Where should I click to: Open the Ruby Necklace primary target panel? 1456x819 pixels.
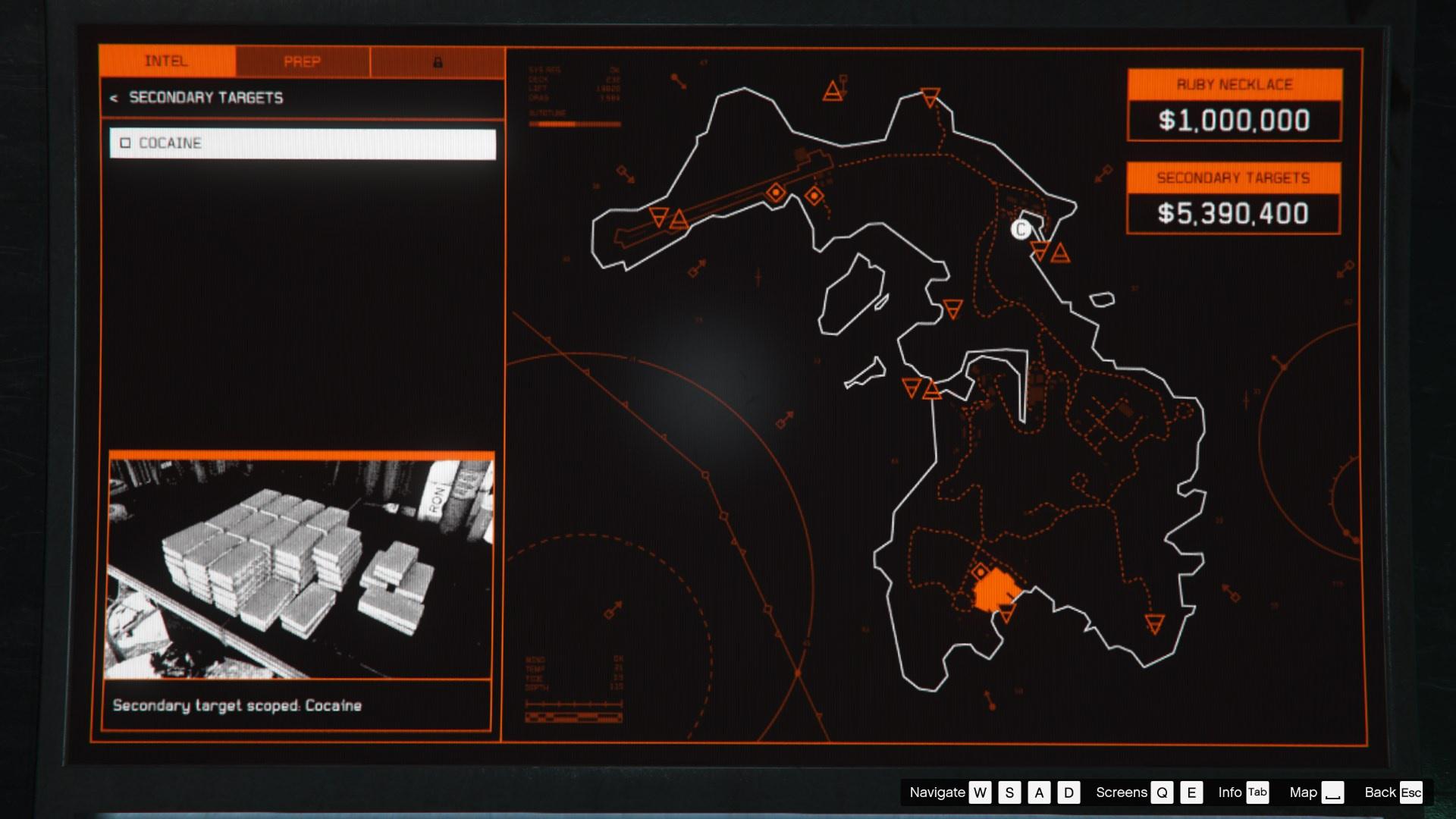coord(1234,105)
